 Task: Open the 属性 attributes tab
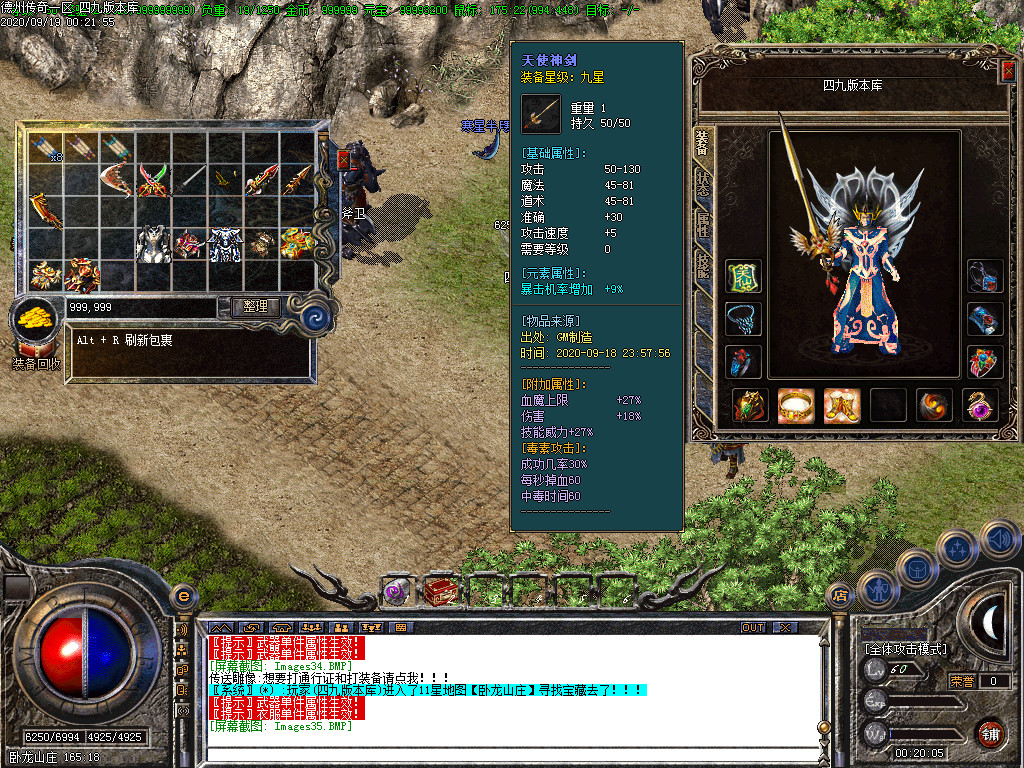703,224
